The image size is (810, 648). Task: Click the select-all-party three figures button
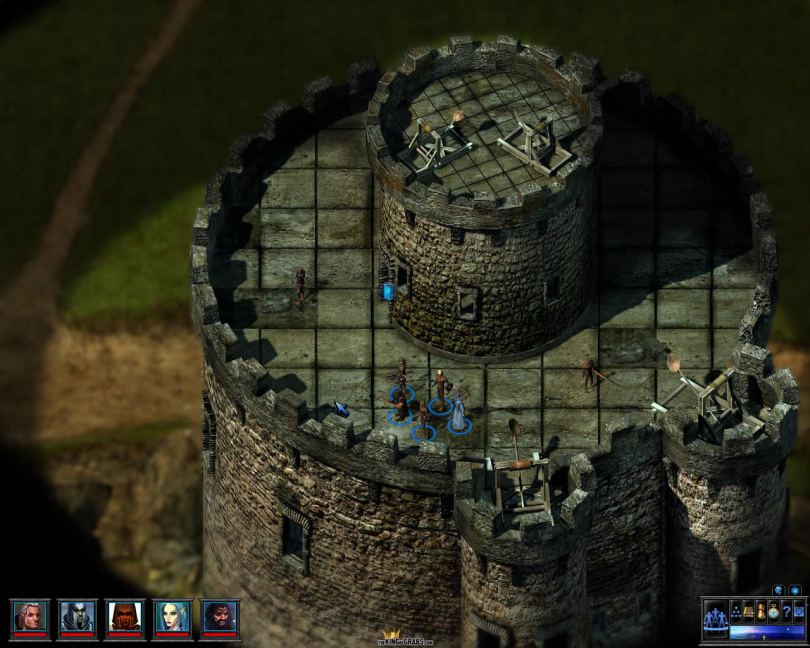coord(716,620)
